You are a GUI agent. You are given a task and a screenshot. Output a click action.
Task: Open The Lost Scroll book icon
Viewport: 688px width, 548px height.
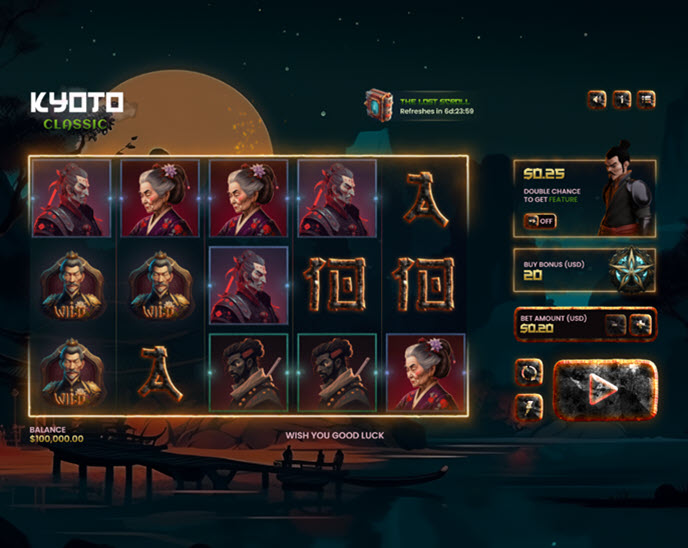(378, 104)
